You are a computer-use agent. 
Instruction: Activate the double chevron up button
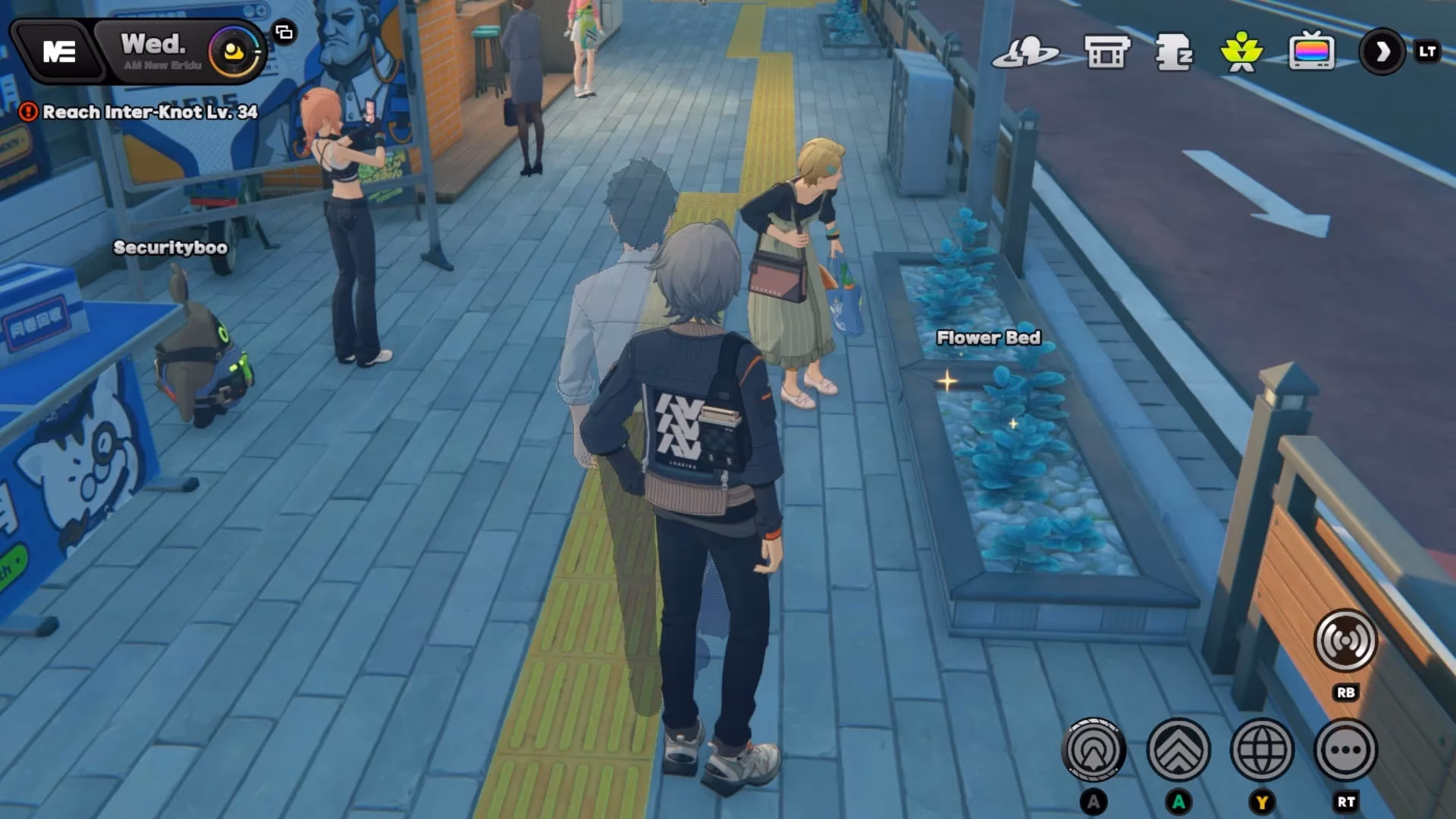(1178, 751)
